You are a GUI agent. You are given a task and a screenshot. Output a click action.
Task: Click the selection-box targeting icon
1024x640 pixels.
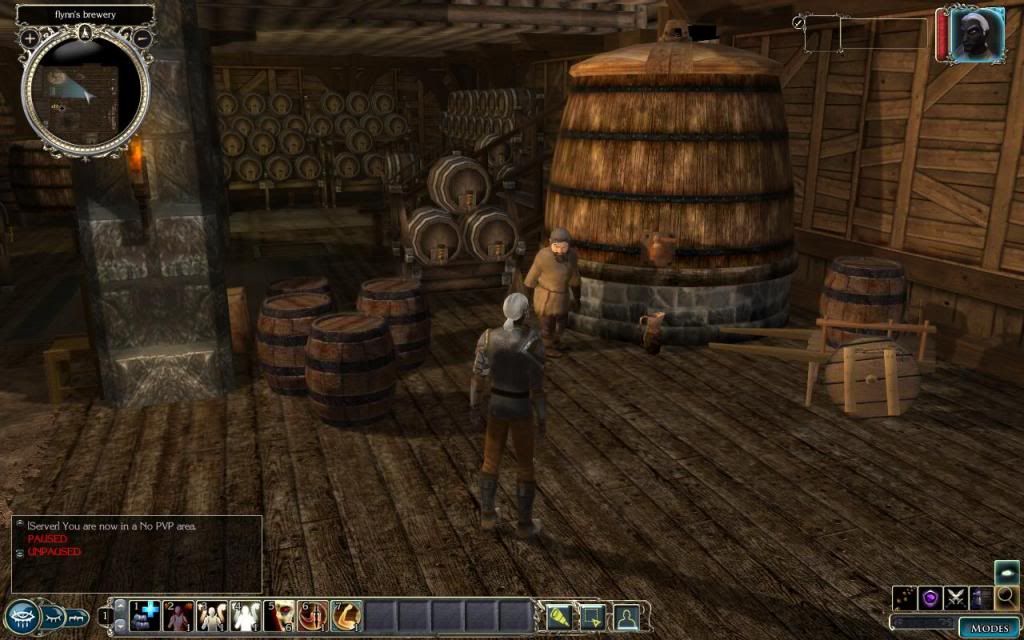pos(592,617)
